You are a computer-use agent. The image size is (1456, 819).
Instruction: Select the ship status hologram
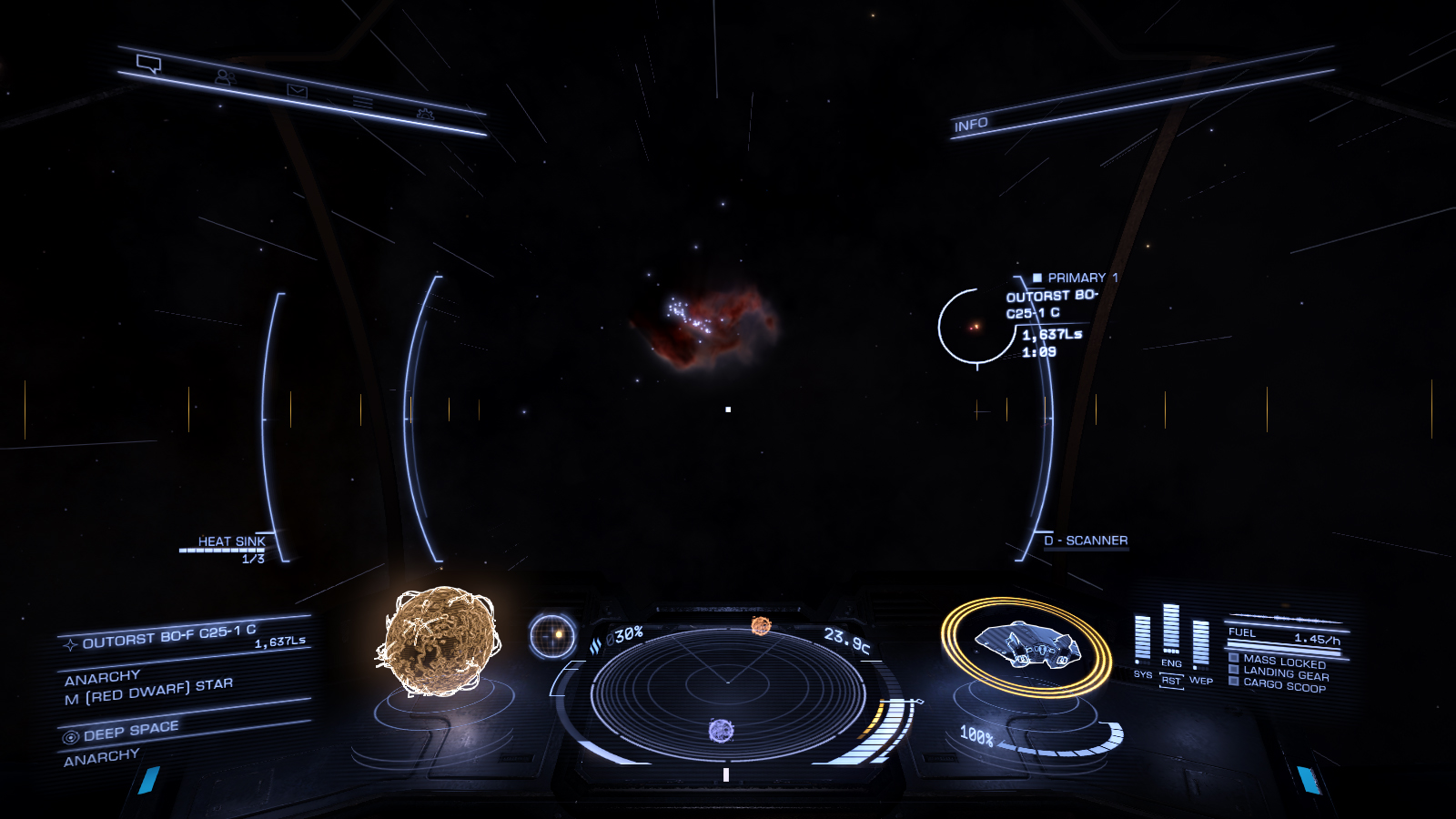tap(1026, 644)
